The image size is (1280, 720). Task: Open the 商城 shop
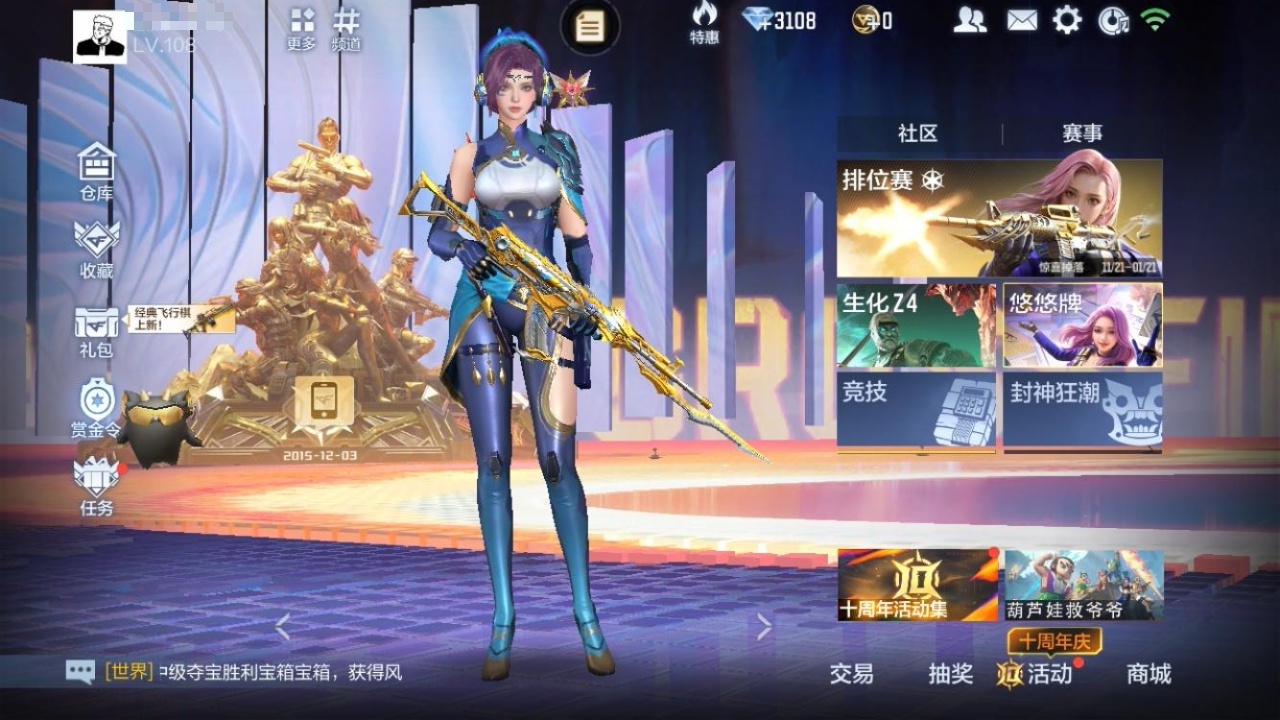pyautogui.click(x=1148, y=674)
